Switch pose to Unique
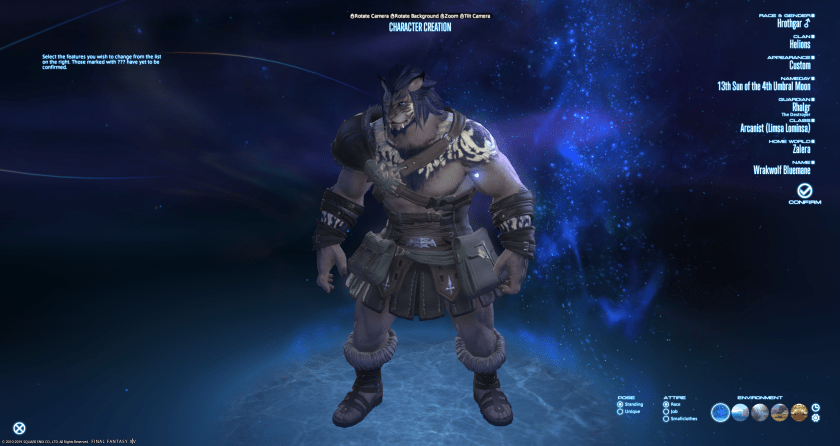This screenshot has width=840, height=446. pos(620,411)
